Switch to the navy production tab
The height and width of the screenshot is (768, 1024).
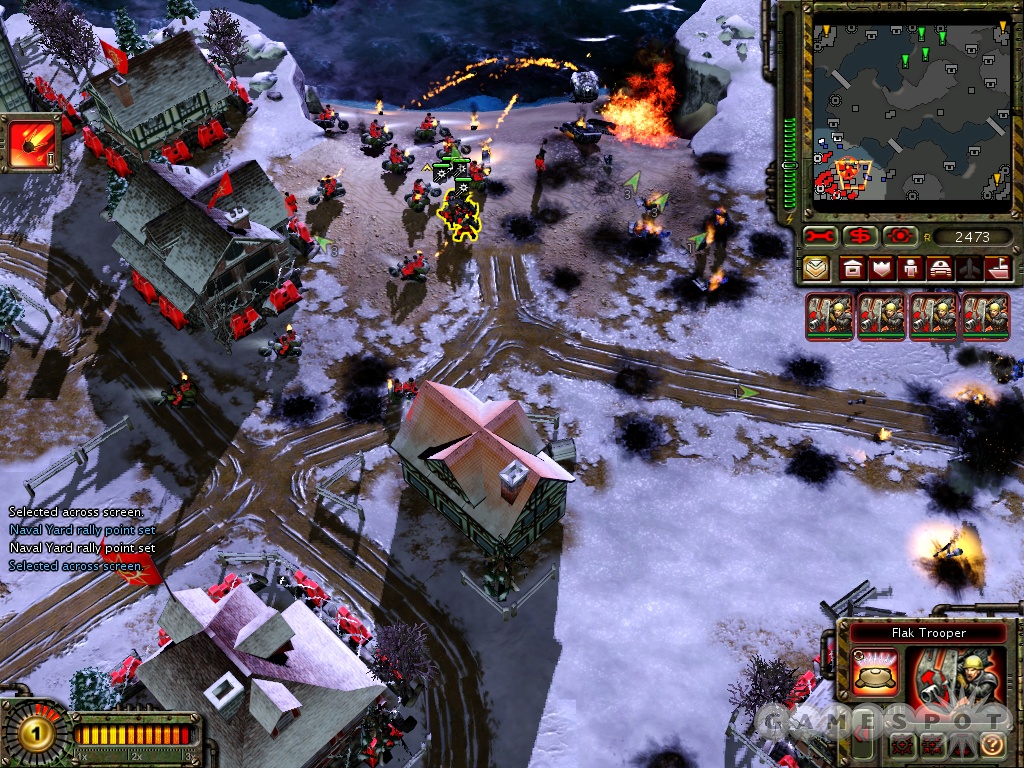[998, 268]
